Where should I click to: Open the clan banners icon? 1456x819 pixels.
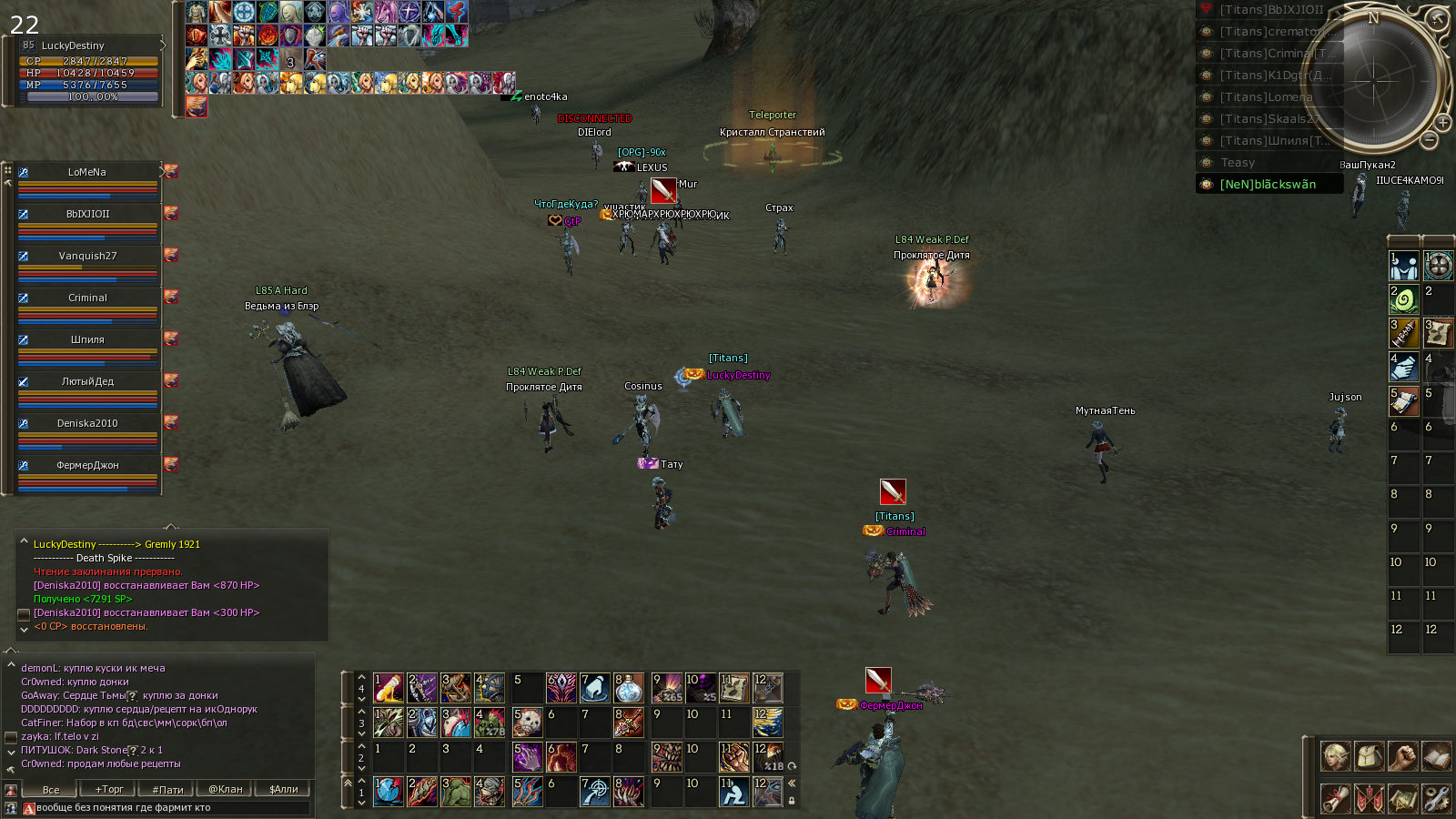[1369, 798]
